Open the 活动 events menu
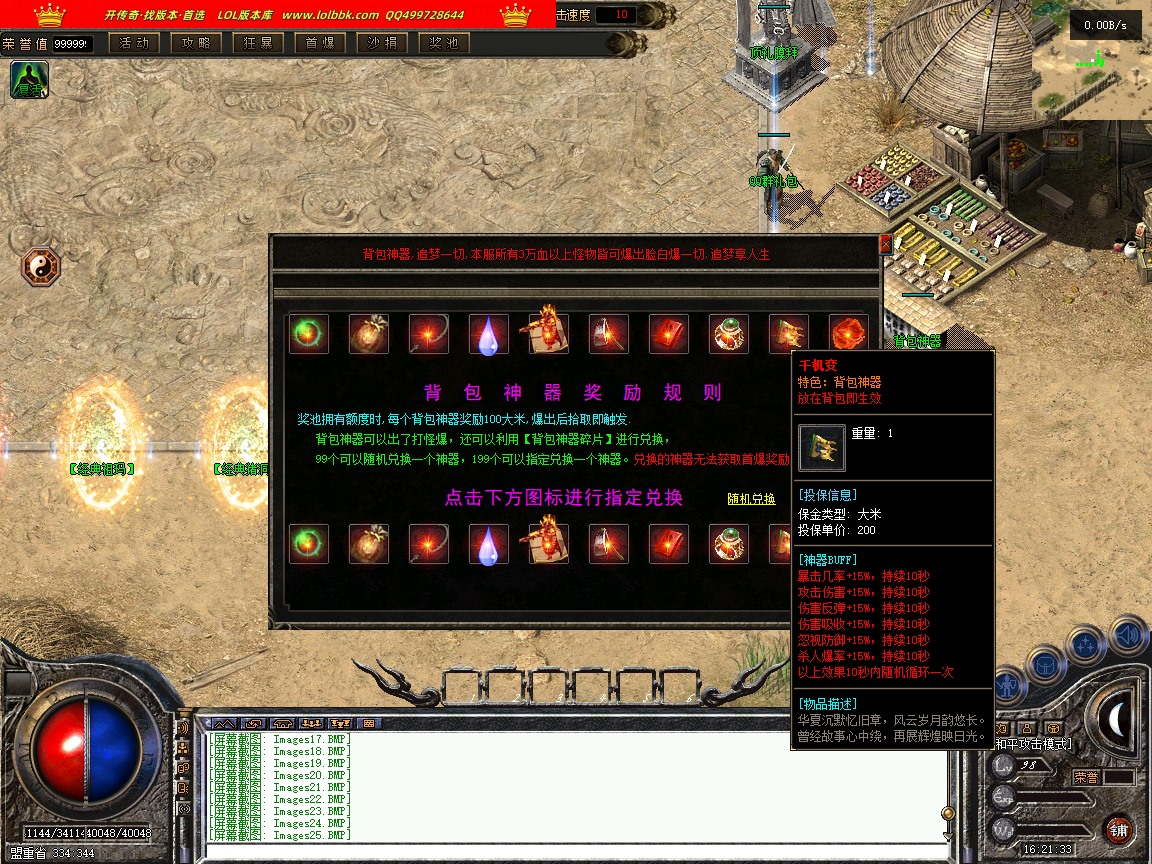The width and height of the screenshot is (1152, 864). 134,43
